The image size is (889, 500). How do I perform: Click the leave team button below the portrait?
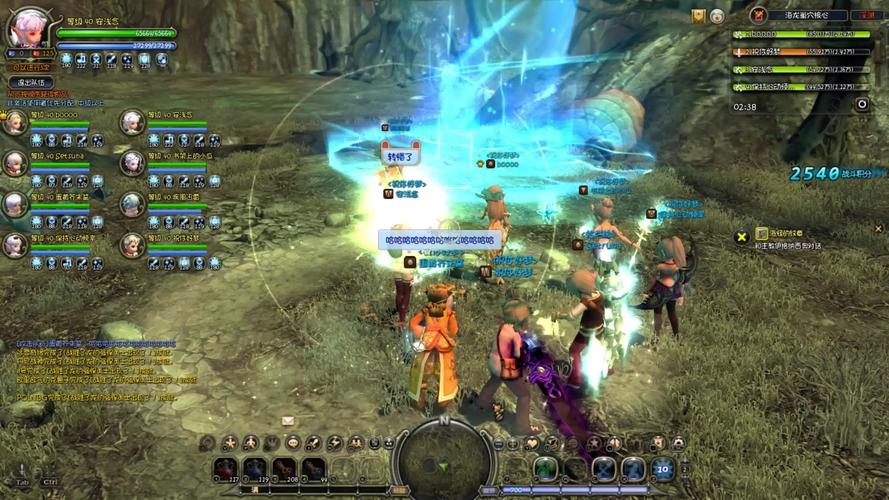[31, 82]
